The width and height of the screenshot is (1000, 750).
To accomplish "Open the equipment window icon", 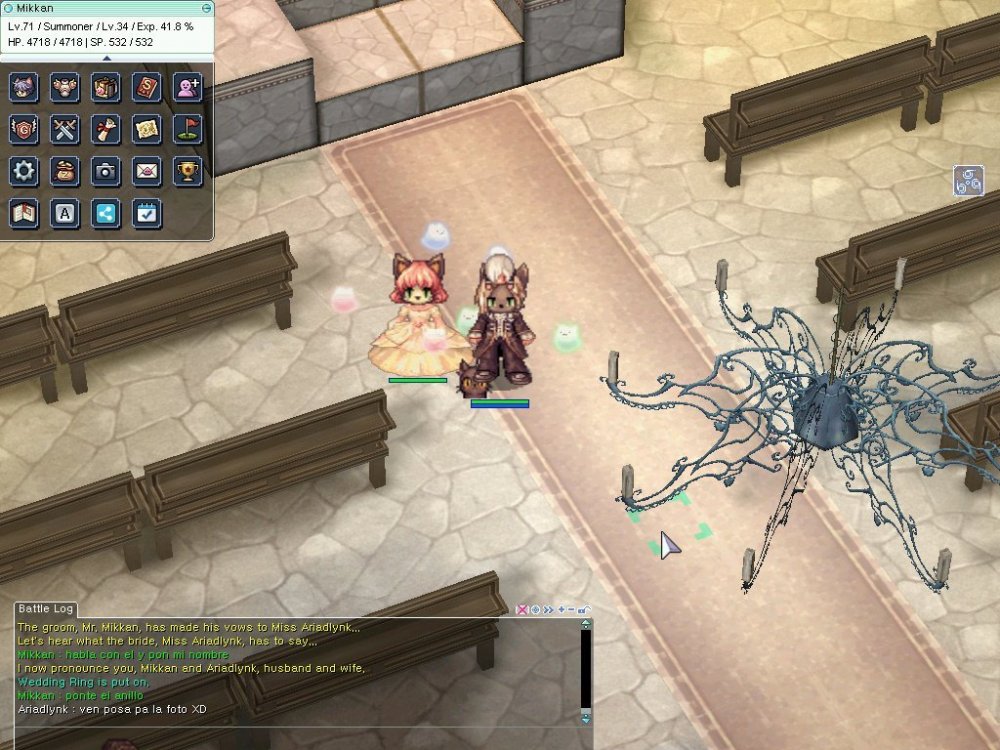I will pyautogui.click(x=65, y=87).
